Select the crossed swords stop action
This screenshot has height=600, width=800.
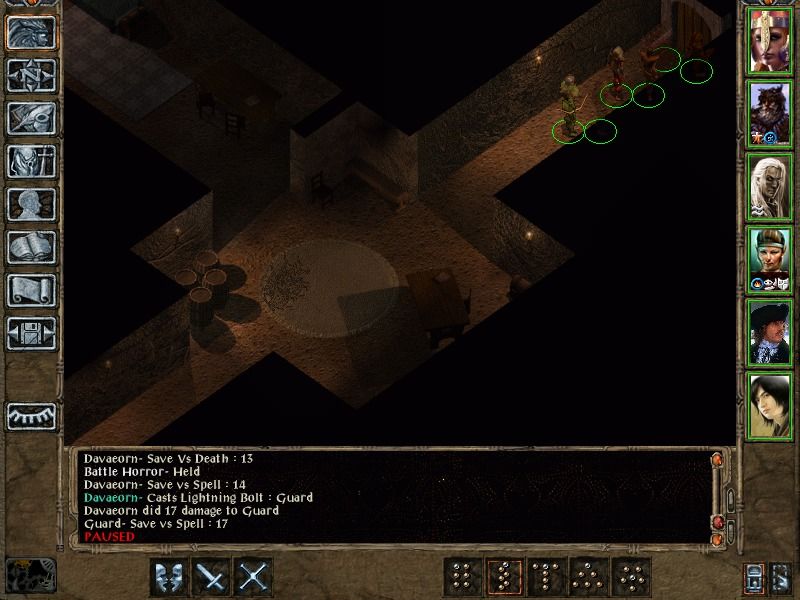(255, 577)
